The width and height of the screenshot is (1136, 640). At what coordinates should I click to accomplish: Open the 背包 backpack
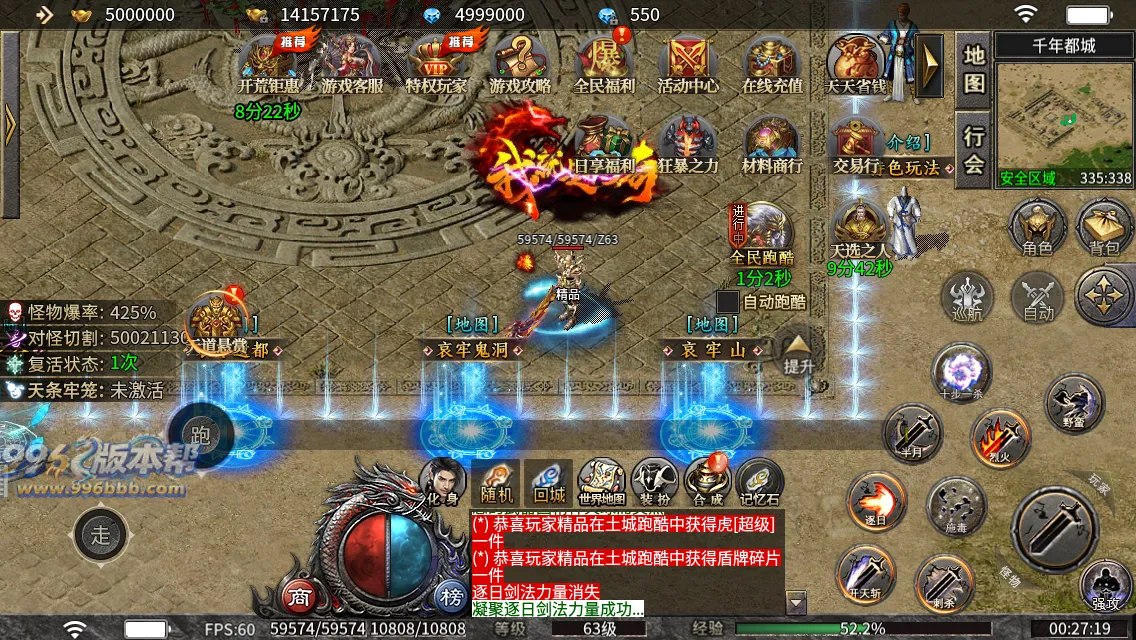1104,225
